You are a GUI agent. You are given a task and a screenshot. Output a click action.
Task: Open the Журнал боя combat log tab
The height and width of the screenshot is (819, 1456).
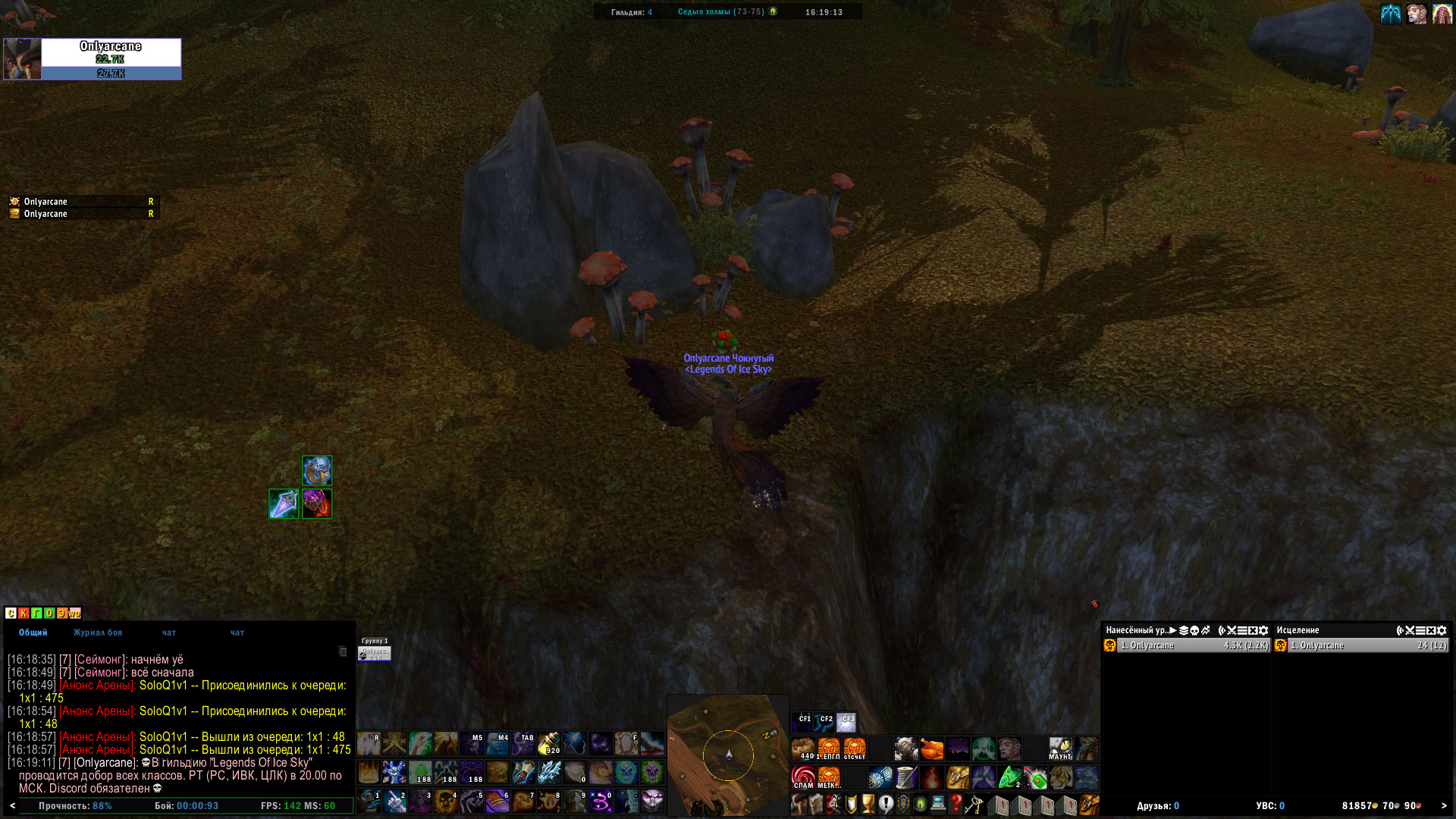(98, 632)
